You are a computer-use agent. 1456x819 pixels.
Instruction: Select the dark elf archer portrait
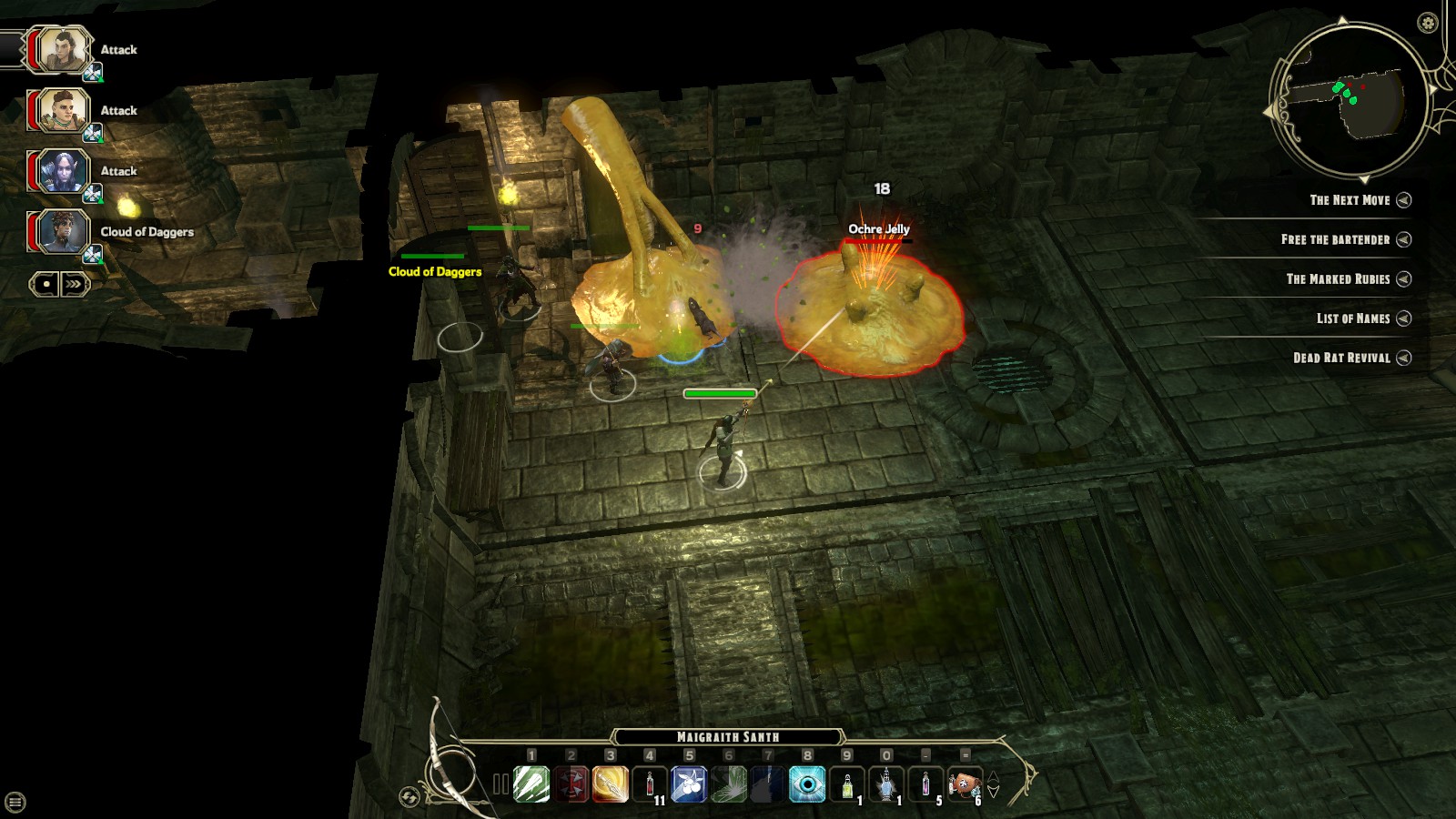tap(63, 171)
